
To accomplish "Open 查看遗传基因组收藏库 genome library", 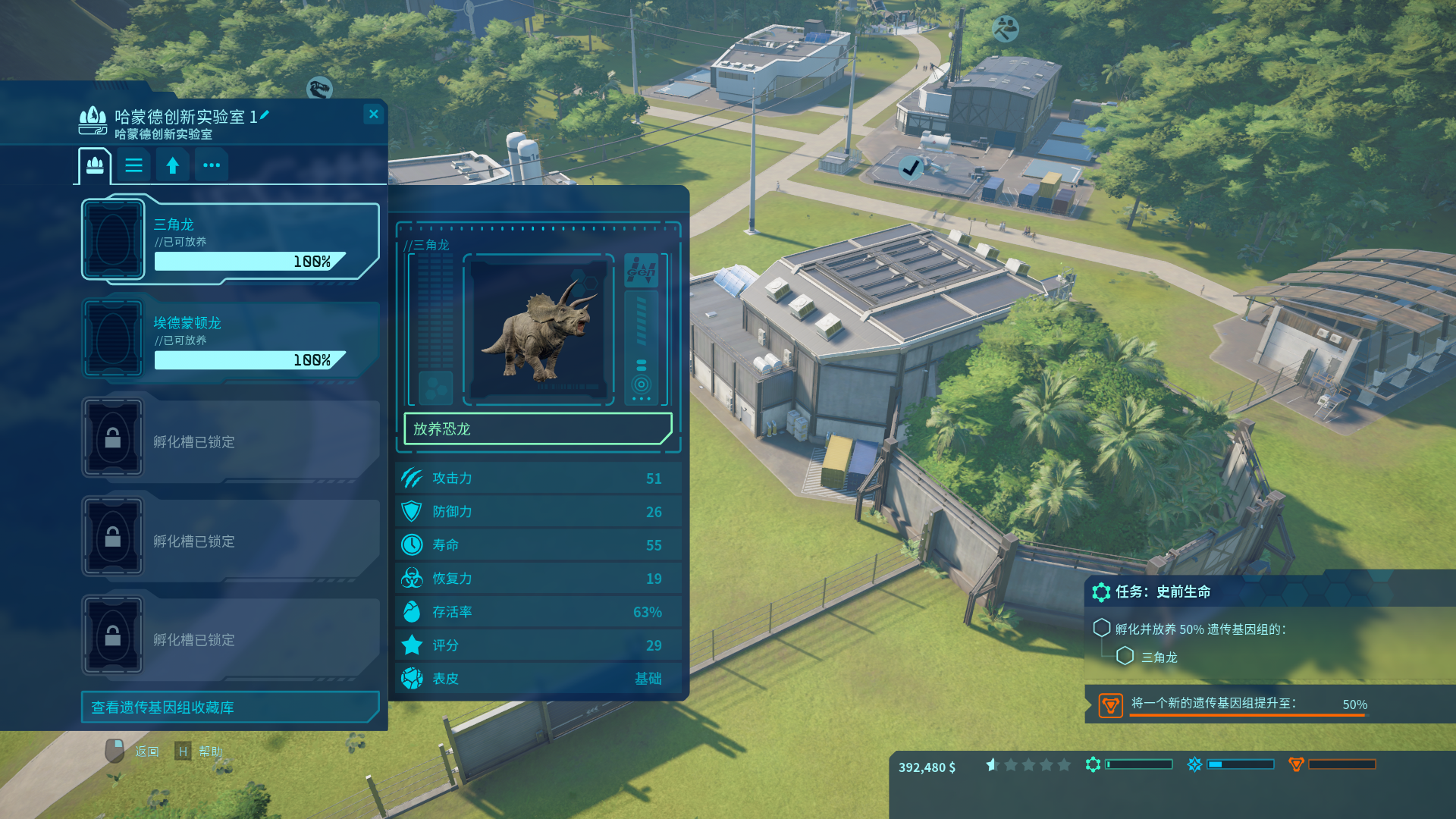I will (230, 708).
